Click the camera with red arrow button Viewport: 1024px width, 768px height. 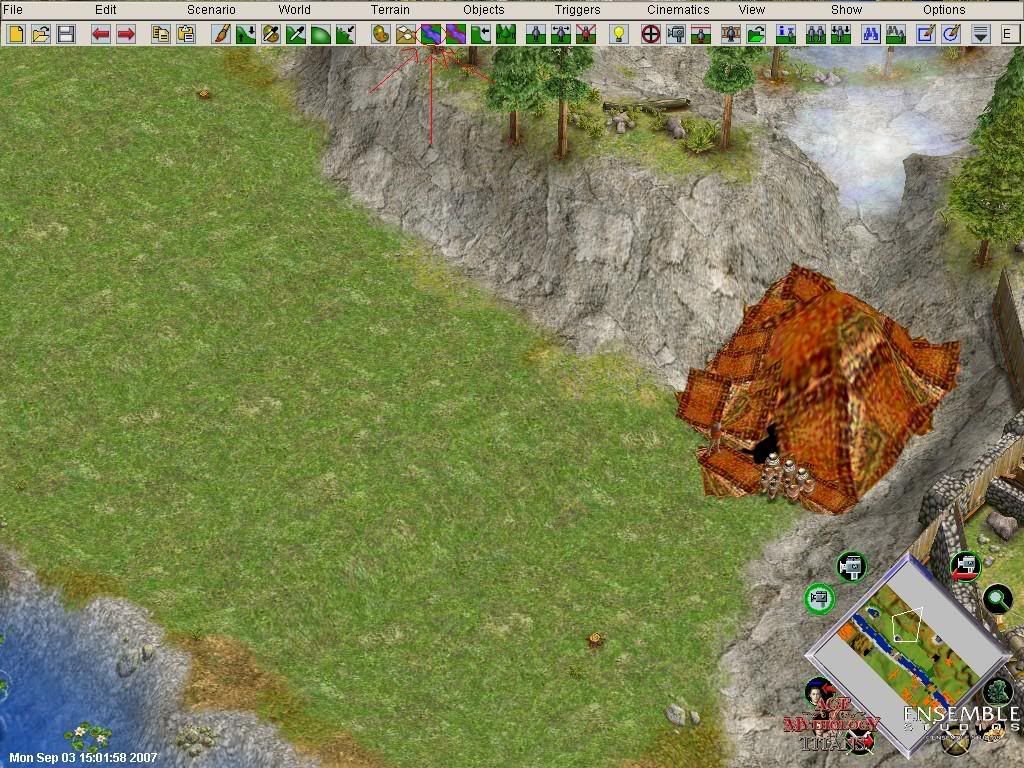(964, 567)
